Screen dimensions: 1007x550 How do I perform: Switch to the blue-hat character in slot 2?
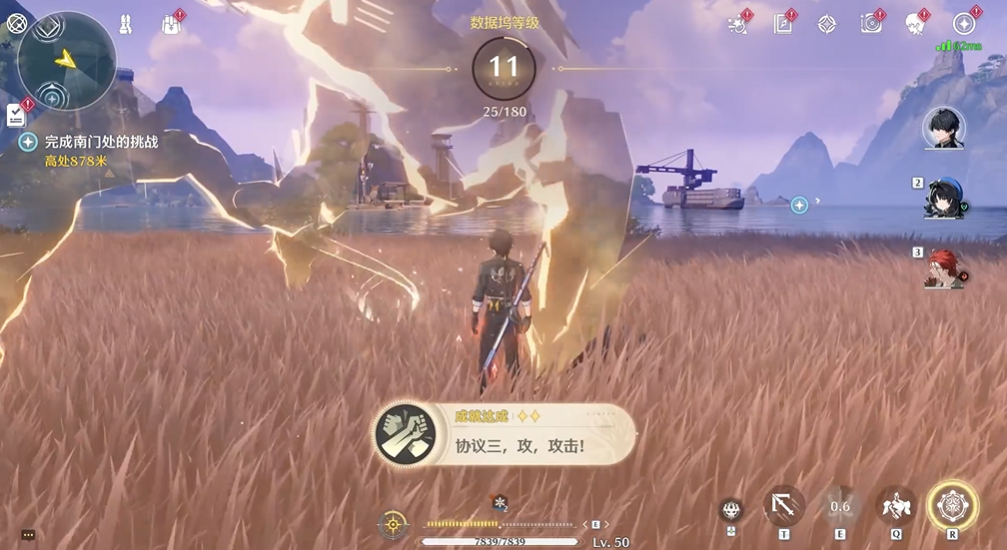point(943,197)
